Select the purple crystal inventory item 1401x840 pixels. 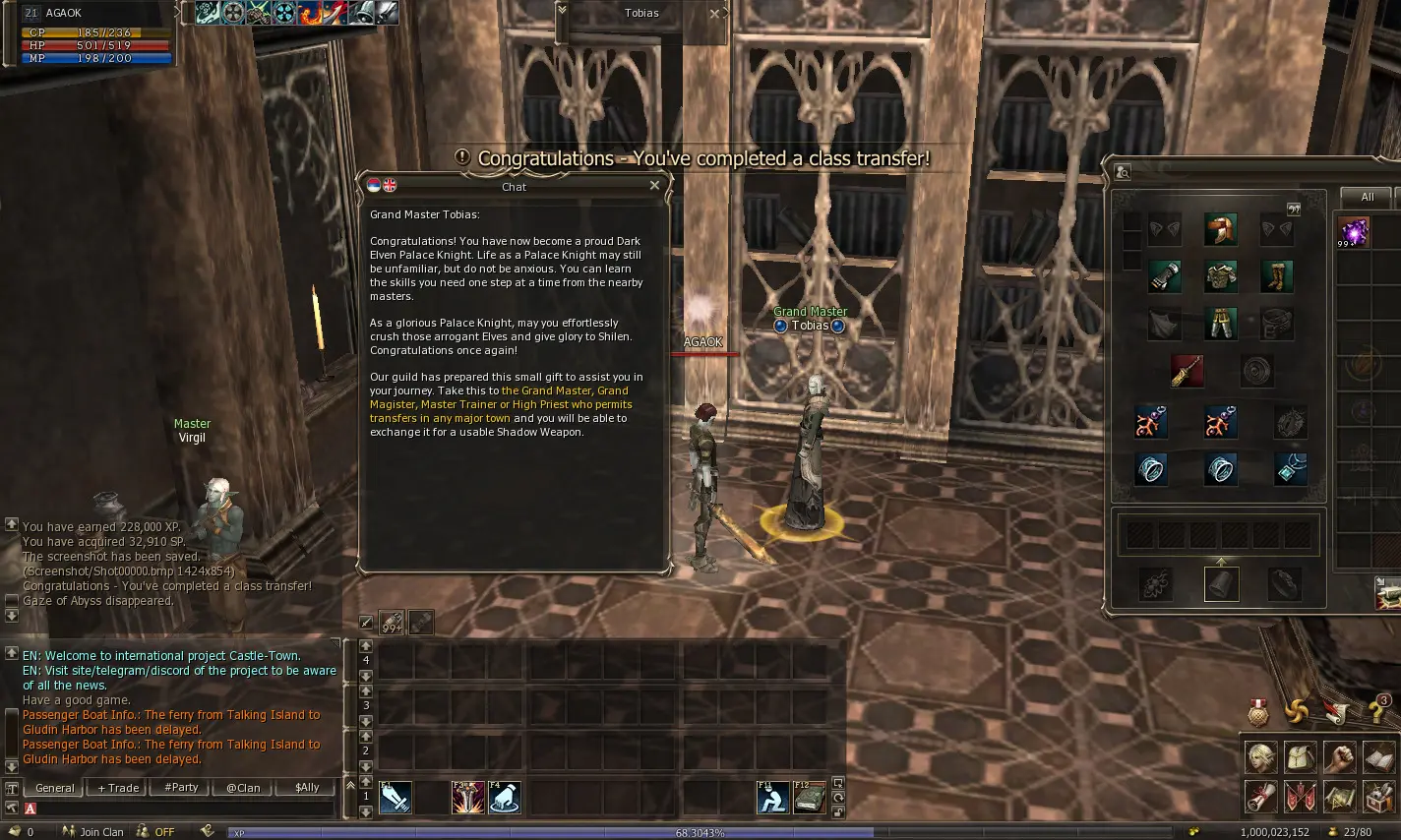coord(1353,232)
